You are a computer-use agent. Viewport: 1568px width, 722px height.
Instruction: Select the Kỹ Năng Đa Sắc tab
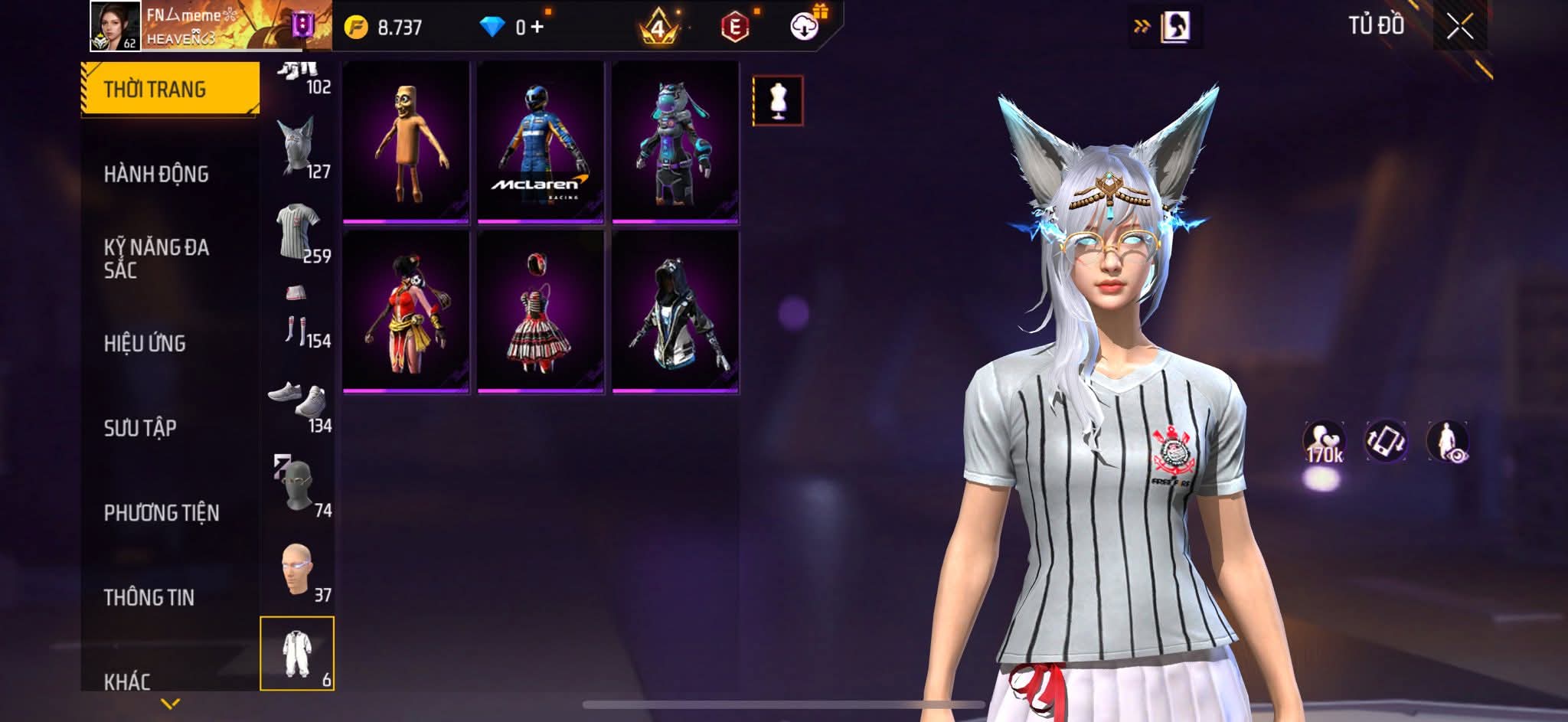click(156, 258)
